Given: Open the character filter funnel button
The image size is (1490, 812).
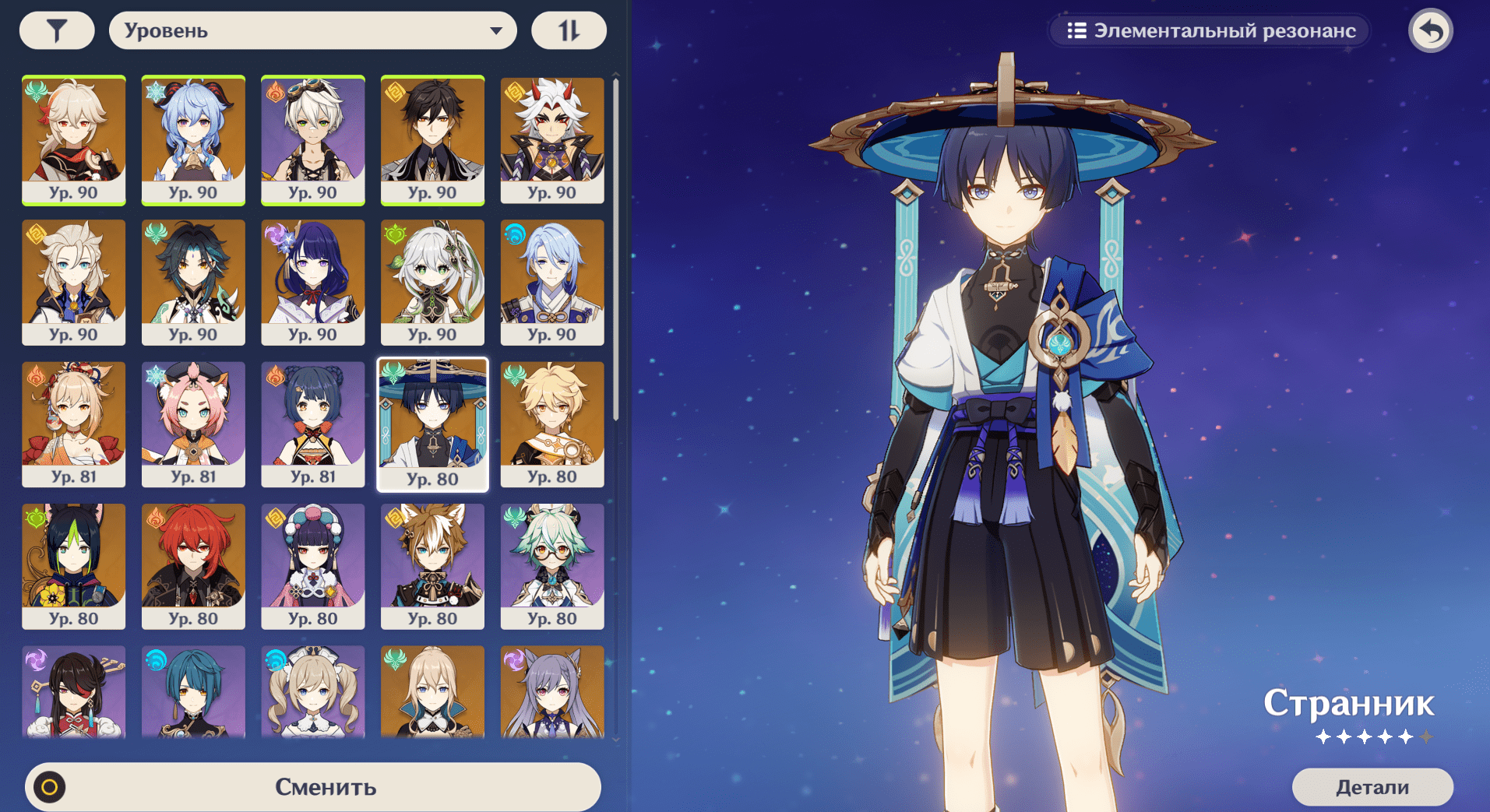Looking at the screenshot, I should (57, 31).
